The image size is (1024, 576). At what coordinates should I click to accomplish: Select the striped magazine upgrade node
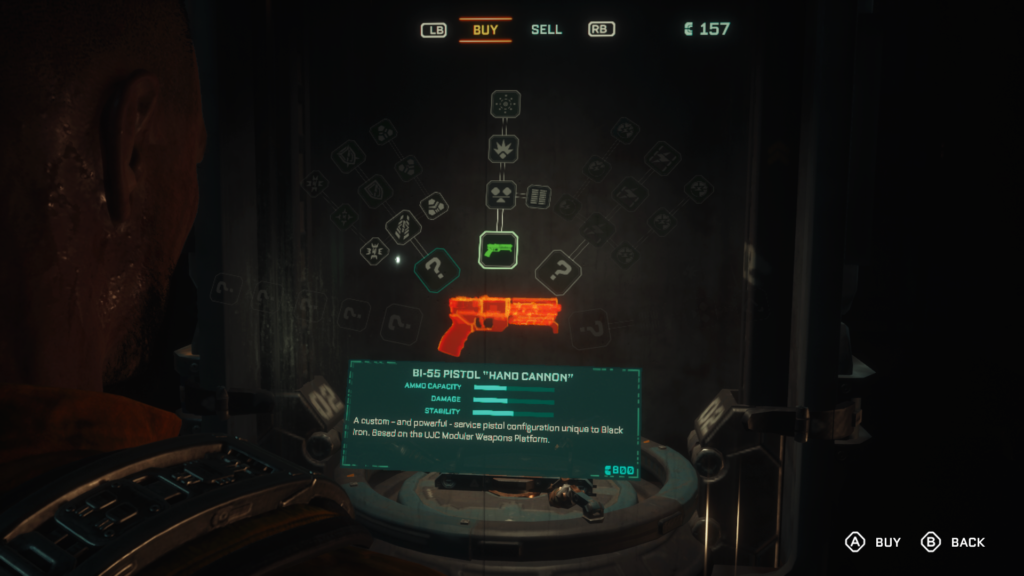[x=538, y=196]
